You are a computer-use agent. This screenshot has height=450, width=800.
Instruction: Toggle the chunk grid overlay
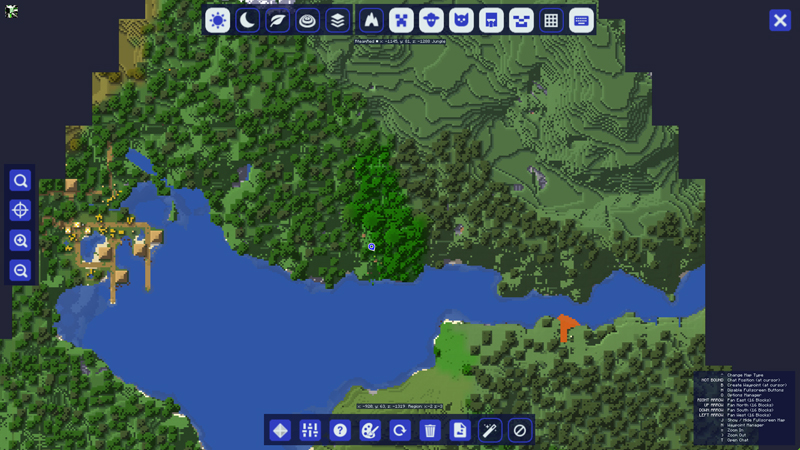(551, 20)
